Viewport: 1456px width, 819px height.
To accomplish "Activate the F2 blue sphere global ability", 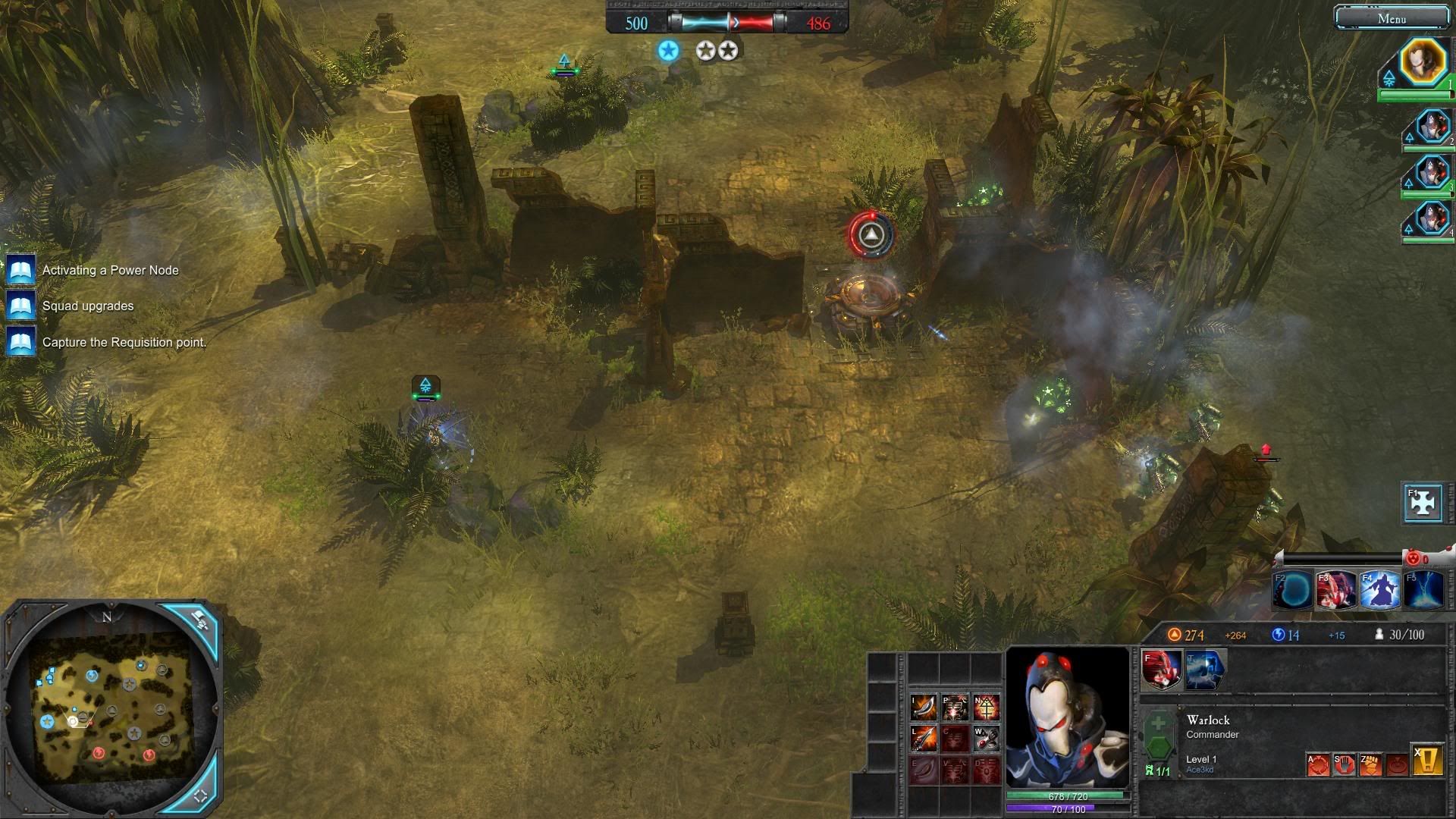I will 1293,591.
